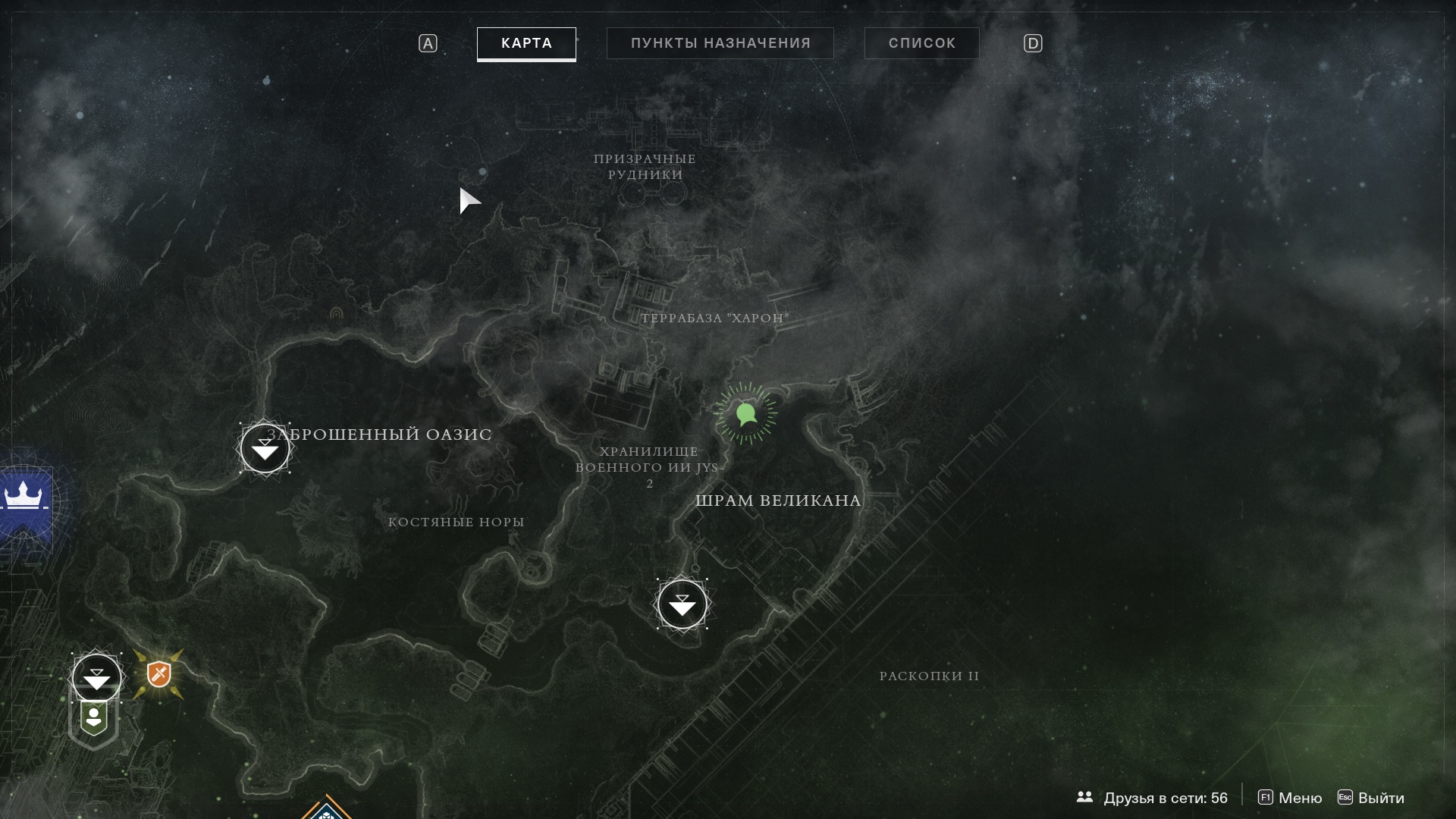The height and width of the screenshot is (819, 1456).
Task: Open the orange shield and sword activity marker
Action: pyautogui.click(x=158, y=674)
